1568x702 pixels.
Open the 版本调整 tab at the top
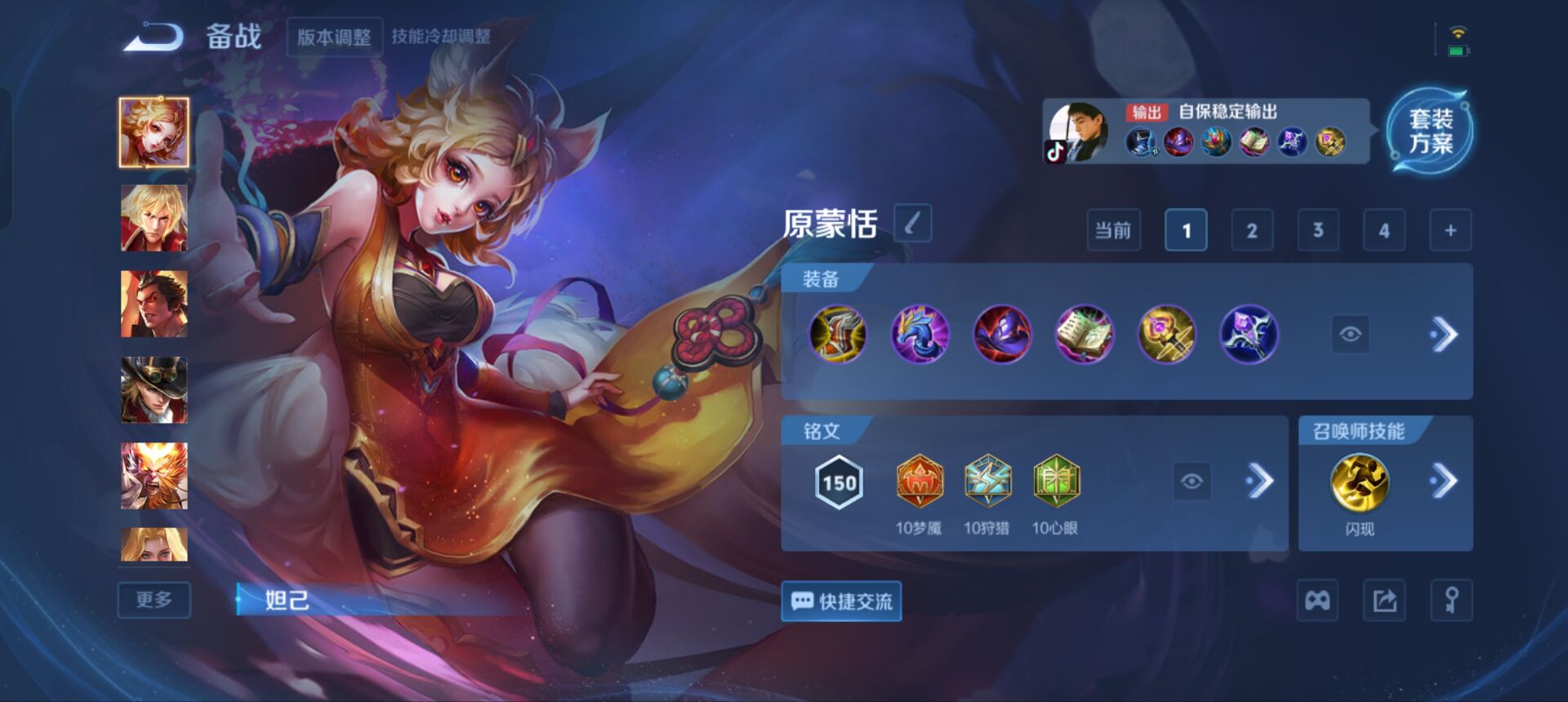pos(334,37)
